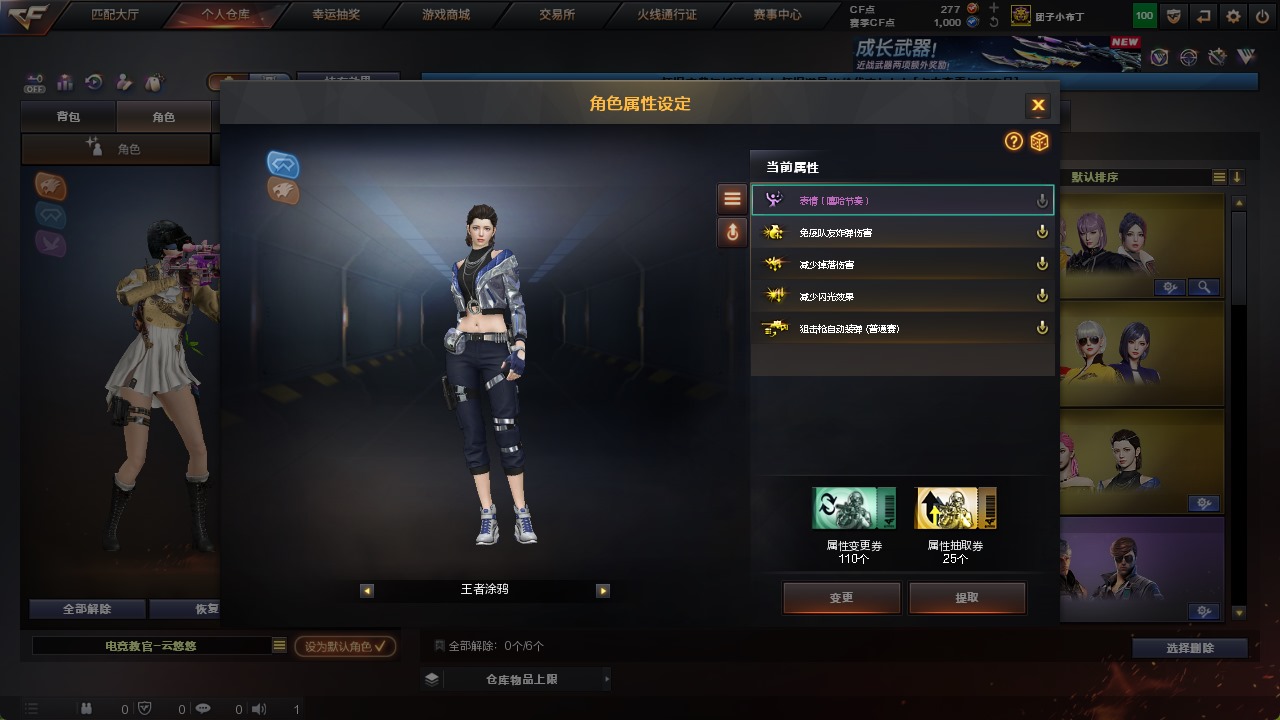This screenshot has height=720, width=1280.
Task: Select the 免疫队友炸弹伤害 attribute row
Action: click(x=902, y=233)
